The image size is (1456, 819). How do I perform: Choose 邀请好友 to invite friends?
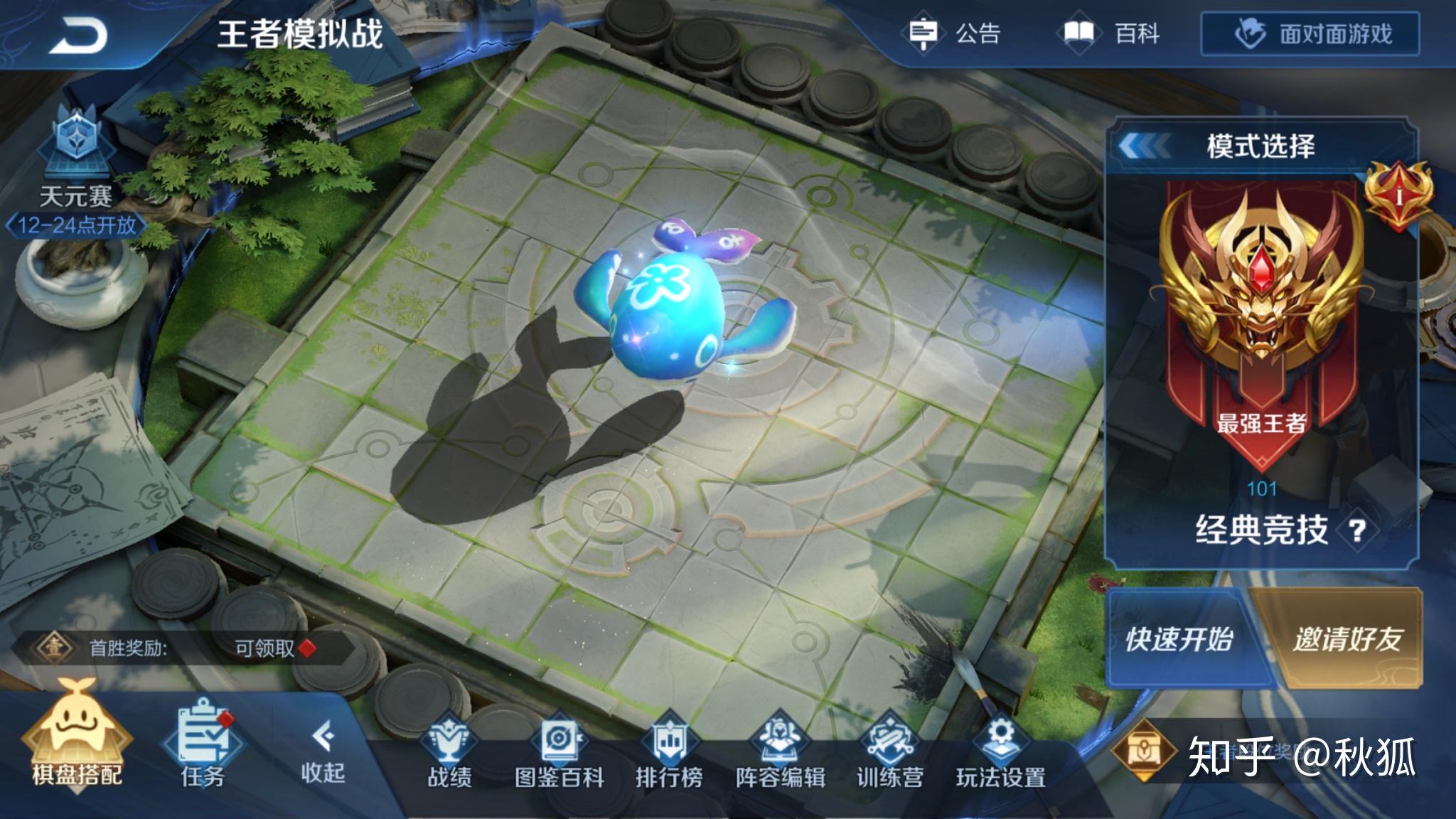point(1346,639)
